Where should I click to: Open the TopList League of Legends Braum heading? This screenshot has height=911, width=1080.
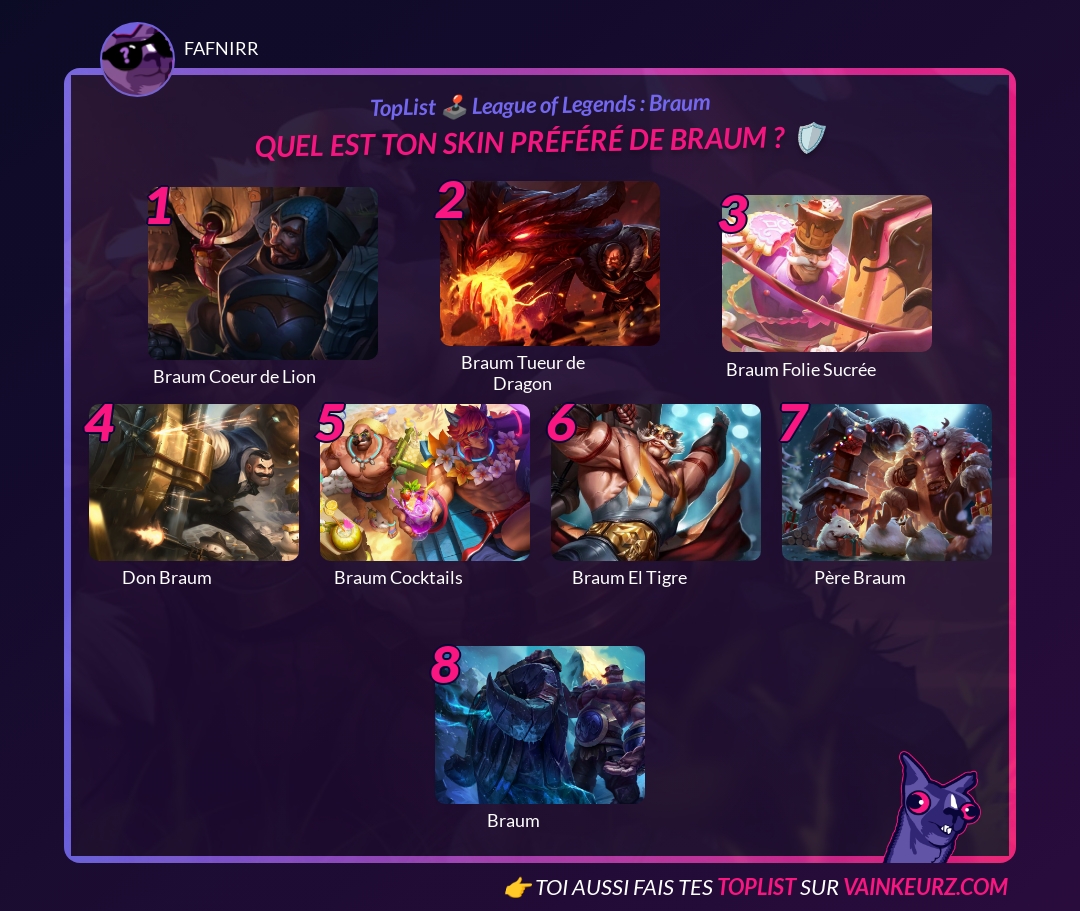click(x=540, y=105)
